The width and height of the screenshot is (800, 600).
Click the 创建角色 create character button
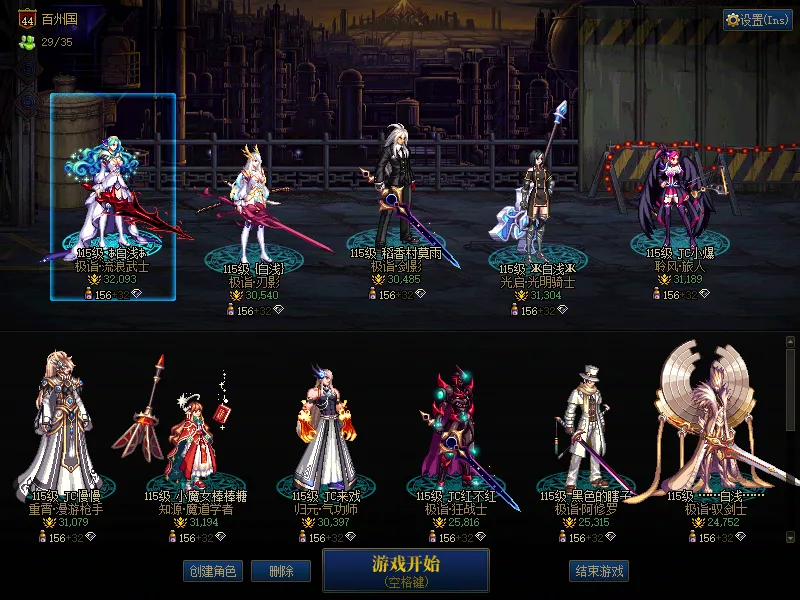[x=212, y=571]
